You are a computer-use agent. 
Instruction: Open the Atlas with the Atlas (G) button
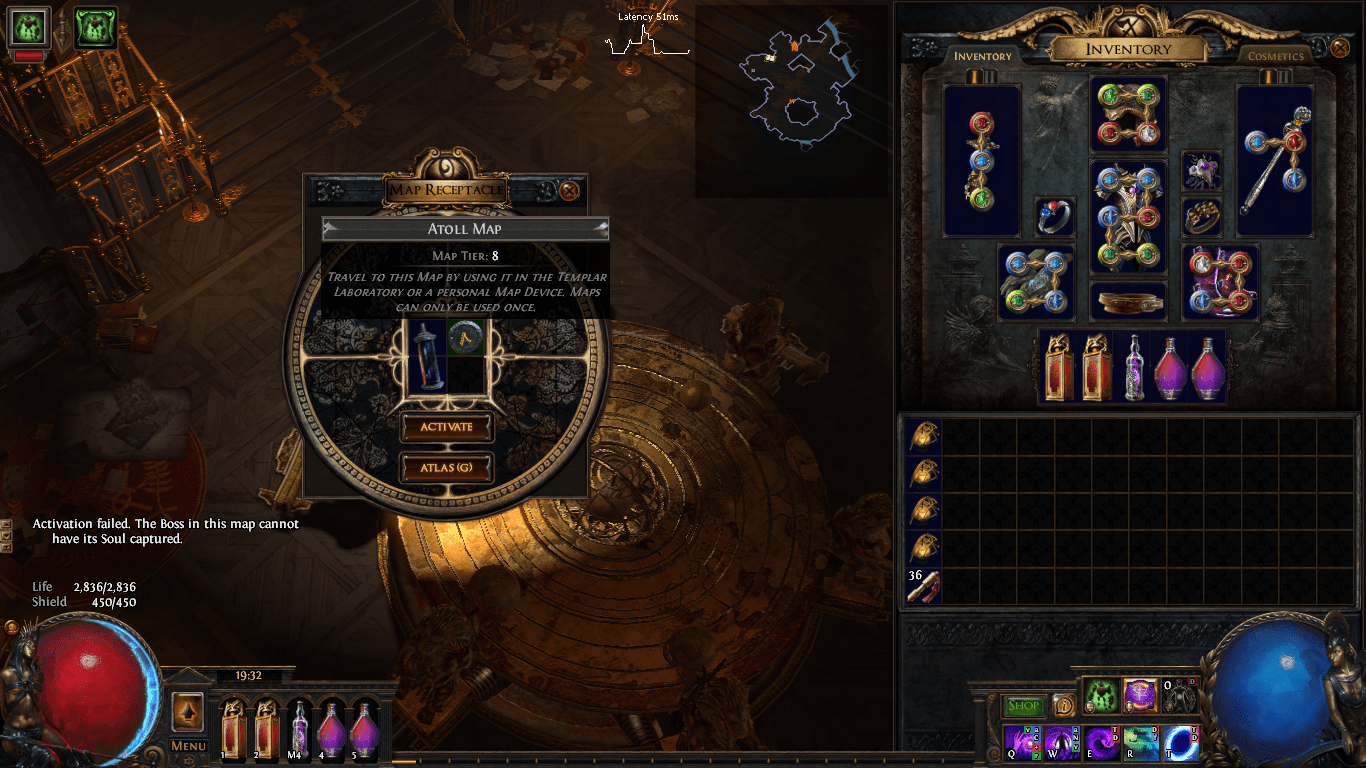[447, 467]
